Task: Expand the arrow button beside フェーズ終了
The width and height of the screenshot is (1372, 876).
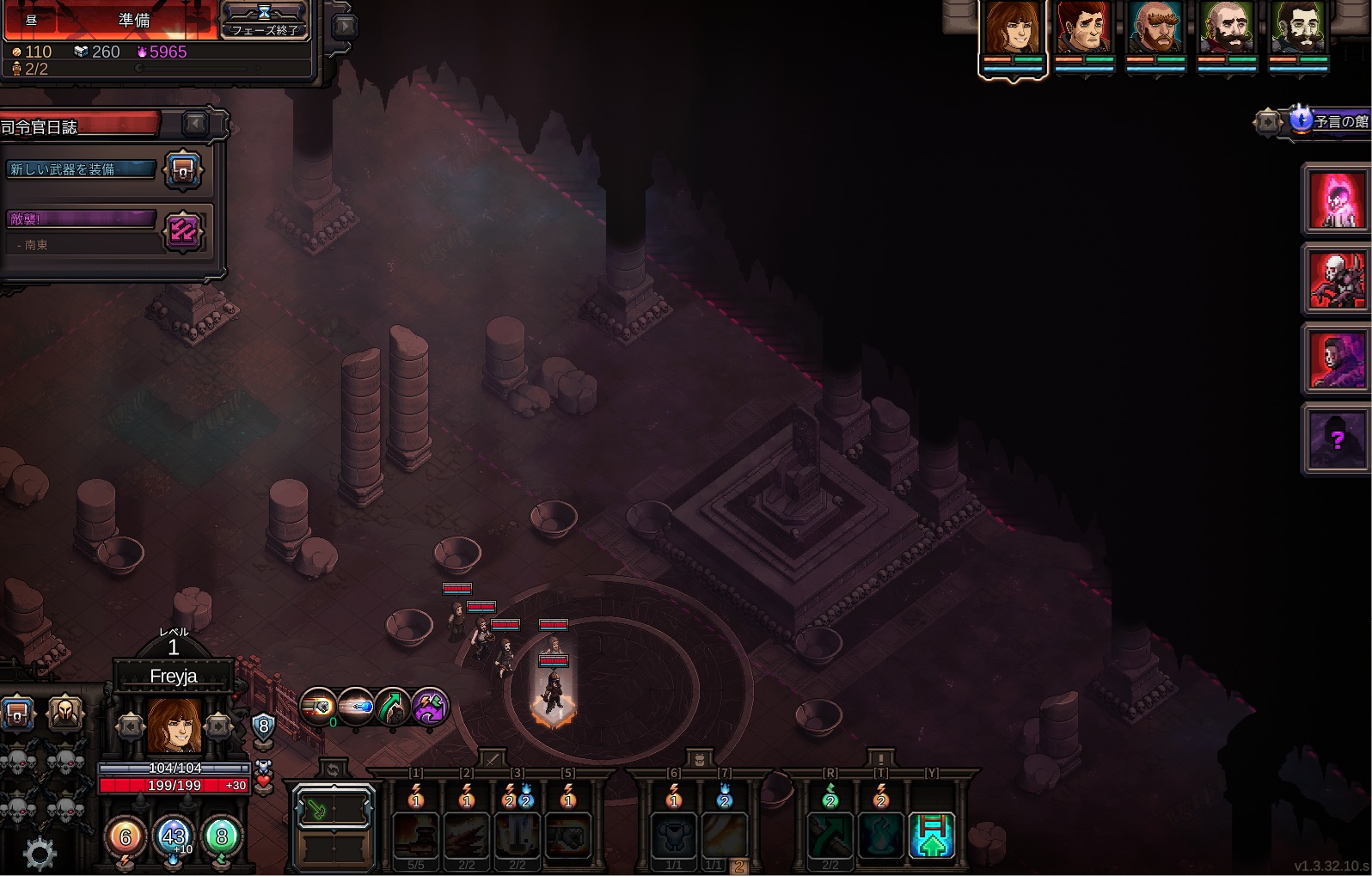Action: pos(344,27)
